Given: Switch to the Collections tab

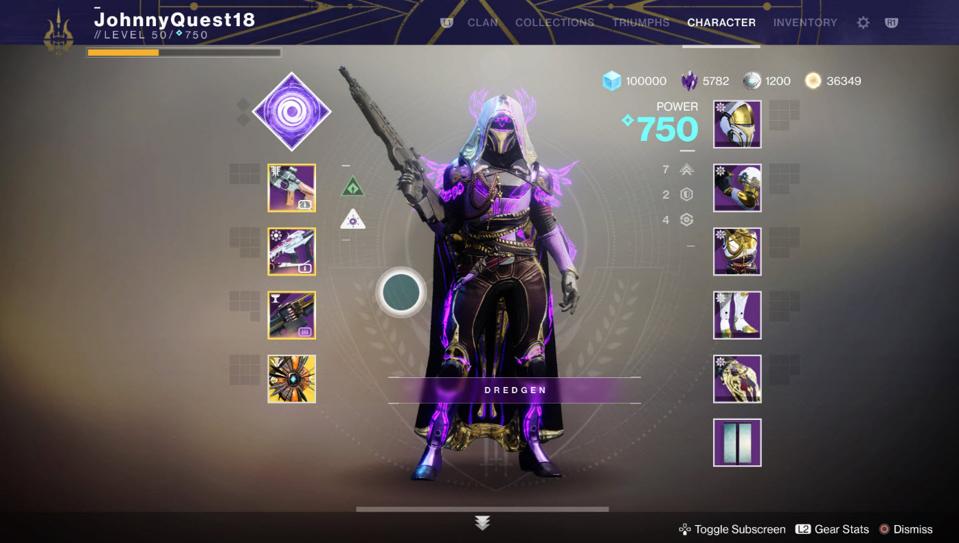Looking at the screenshot, I should point(554,22).
